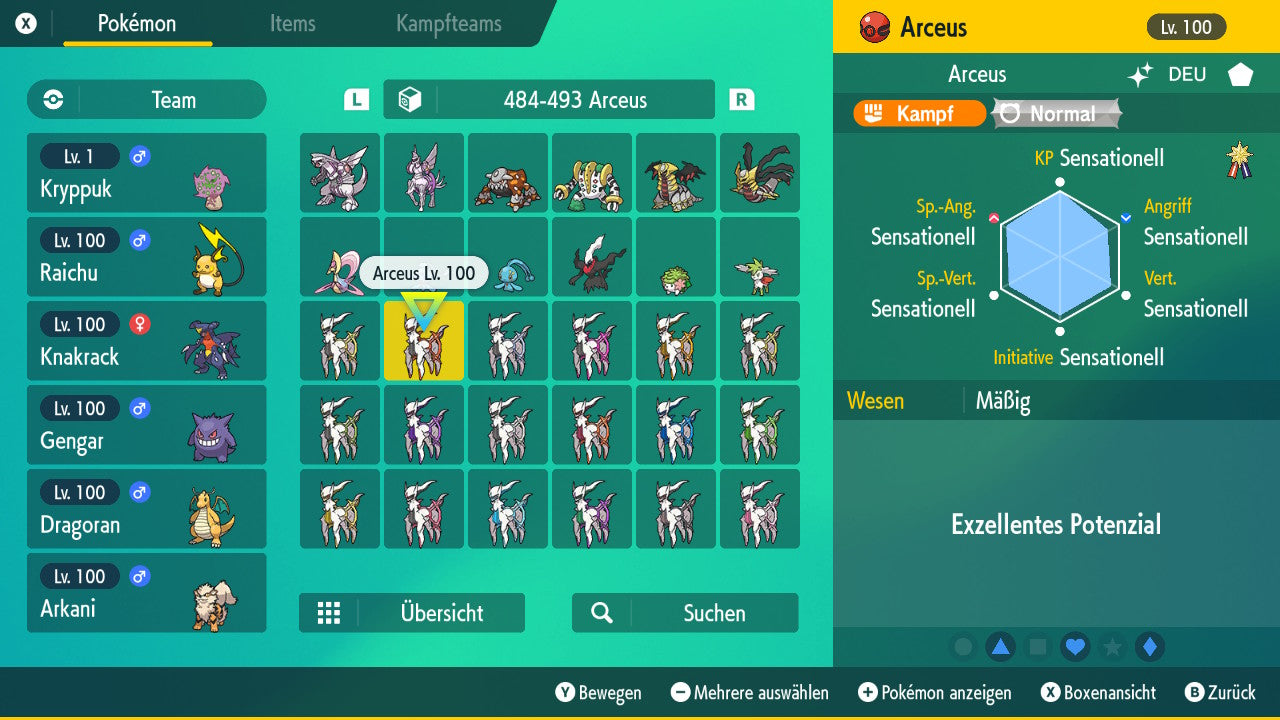This screenshot has width=1280, height=720.
Task: Click the circular arrow icon on the Team panel
Action: tap(51, 99)
